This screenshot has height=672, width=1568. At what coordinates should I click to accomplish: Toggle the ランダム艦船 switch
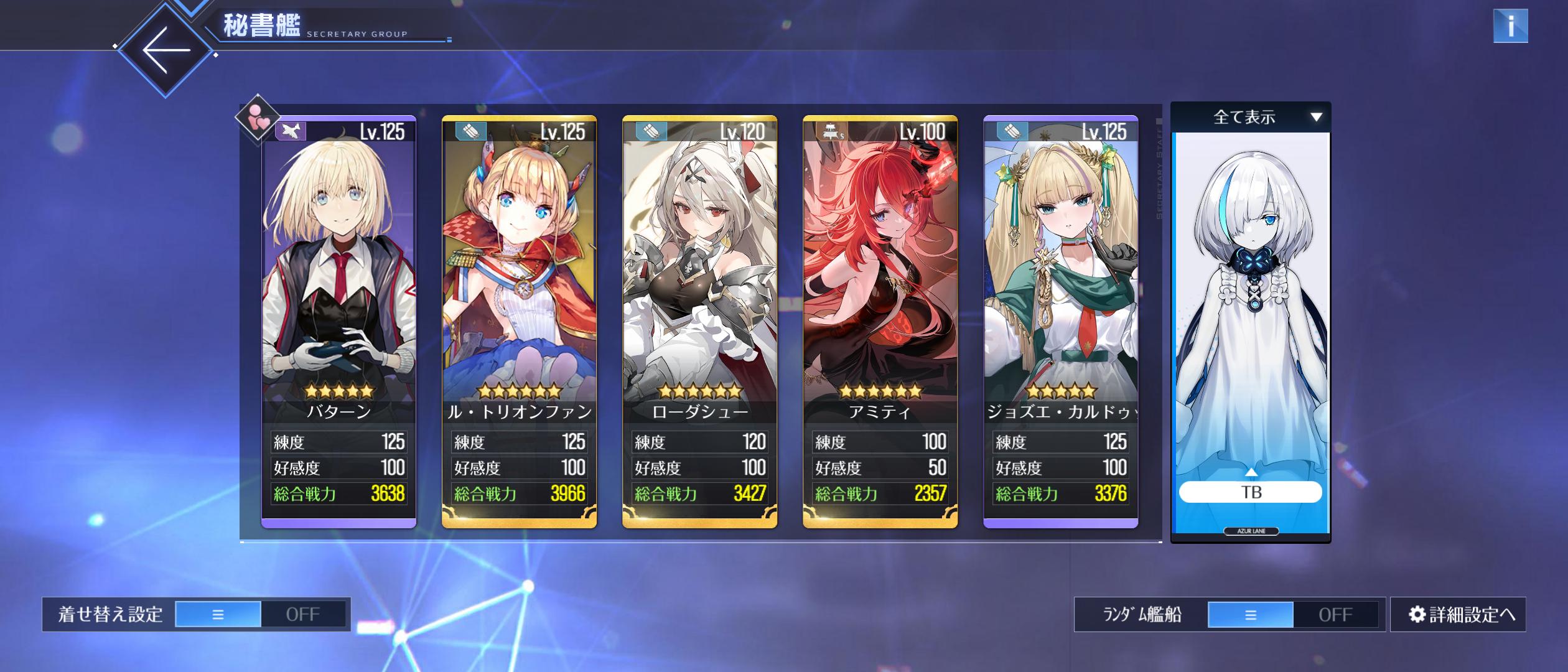(1293, 614)
